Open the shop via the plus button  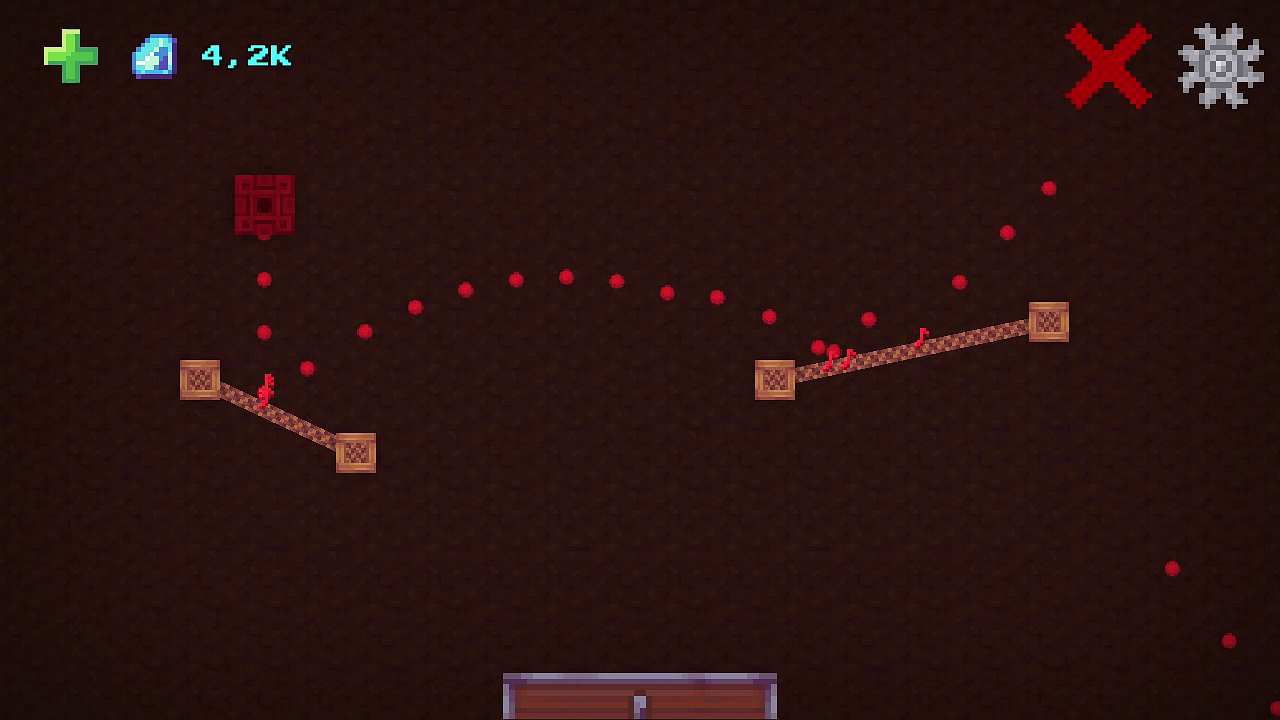(x=68, y=55)
